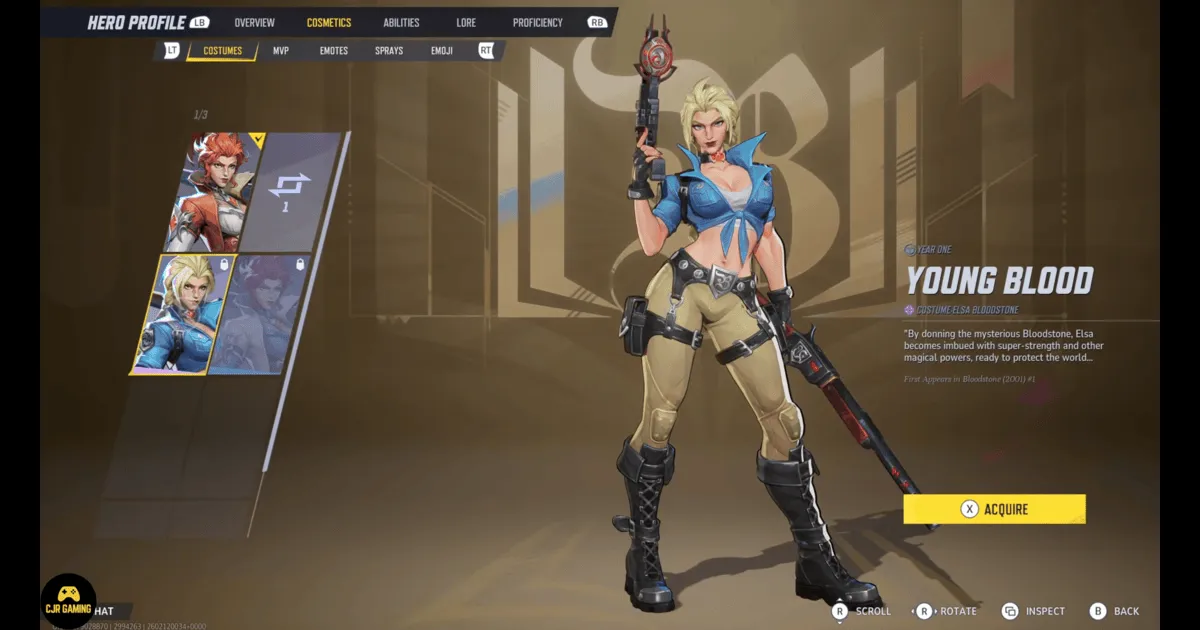The height and width of the screenshot is (630, 1200).
Task: Select the red-haired default costume thumbnail
Action: pyautogui.click(x=213, y=190)
